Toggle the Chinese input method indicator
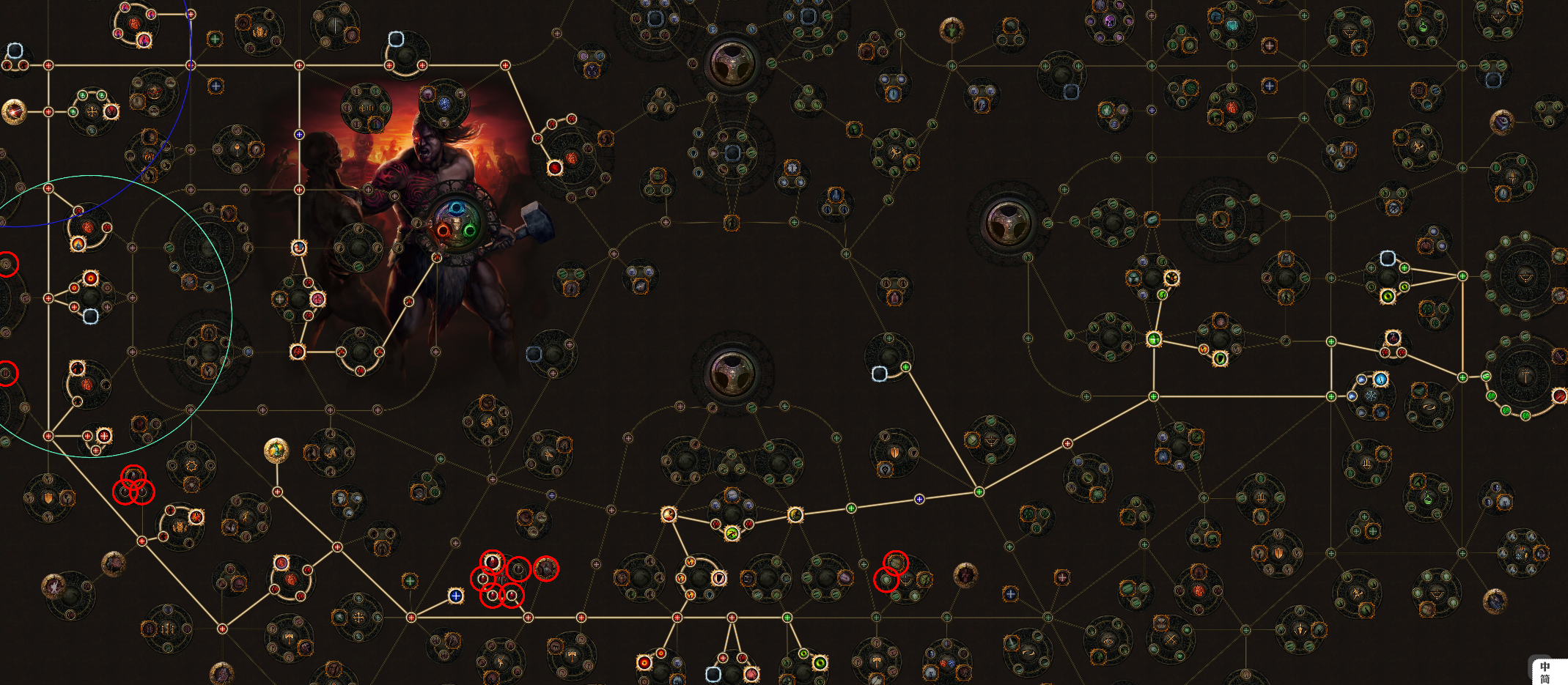 [x=1545, y=672]
